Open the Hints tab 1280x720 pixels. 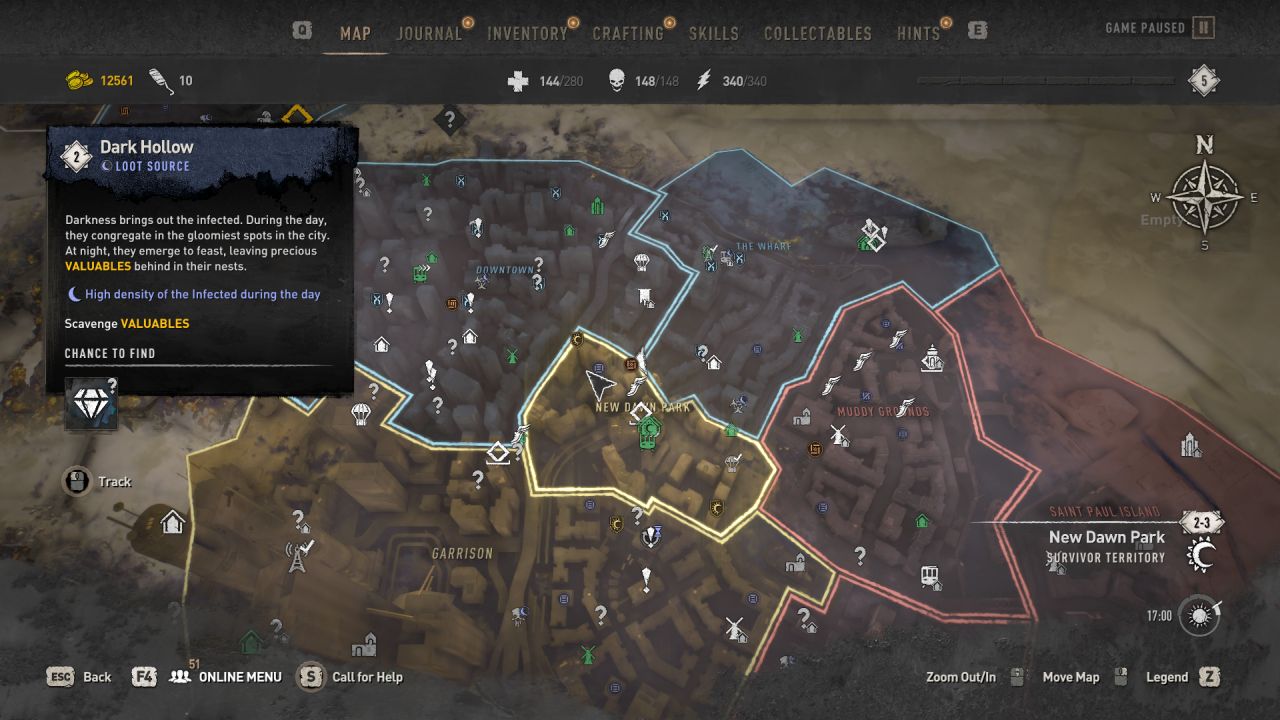(x=918, y=33)
